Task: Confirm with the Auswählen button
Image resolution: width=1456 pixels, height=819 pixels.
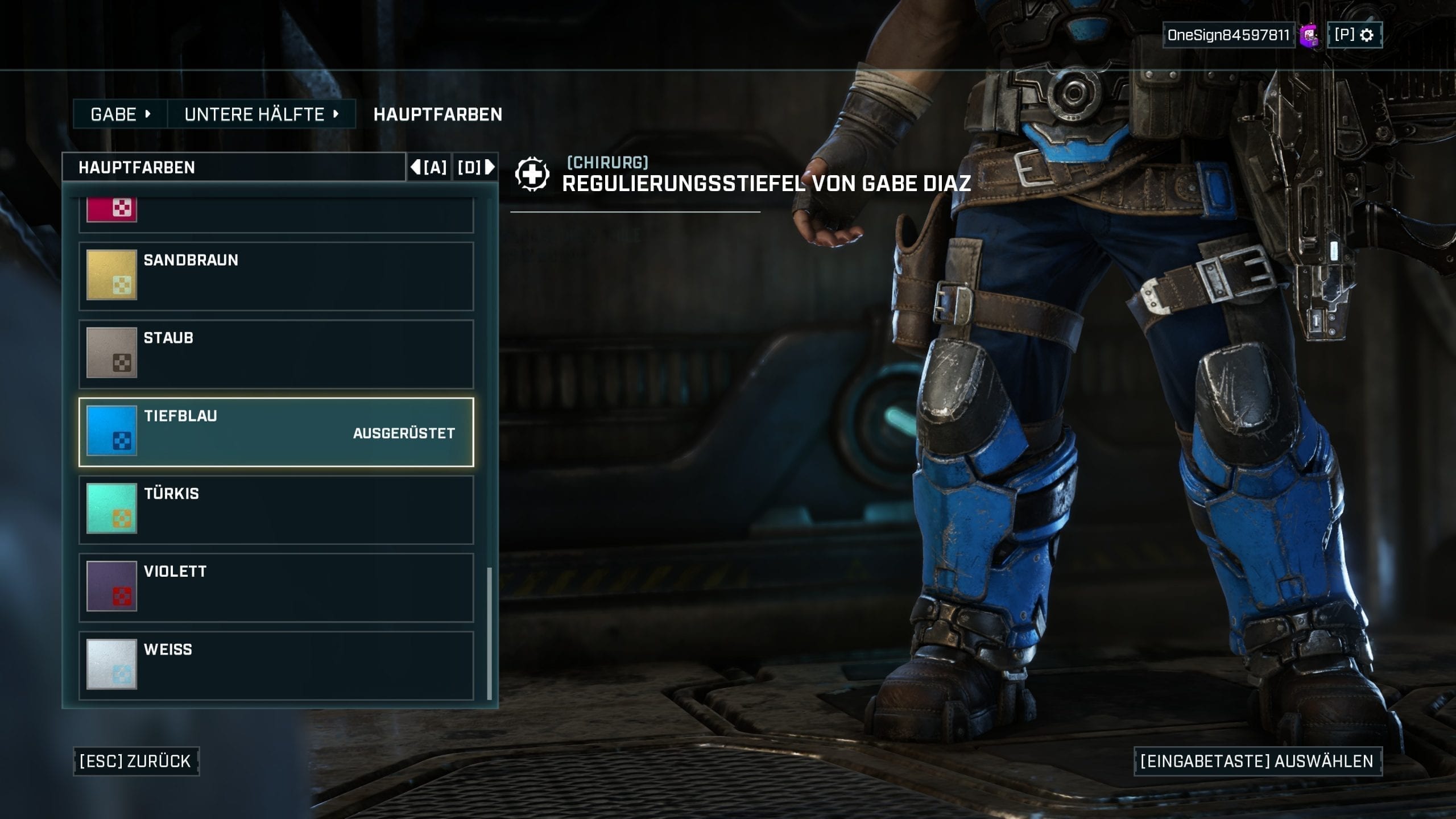Action: (1258, 761)
